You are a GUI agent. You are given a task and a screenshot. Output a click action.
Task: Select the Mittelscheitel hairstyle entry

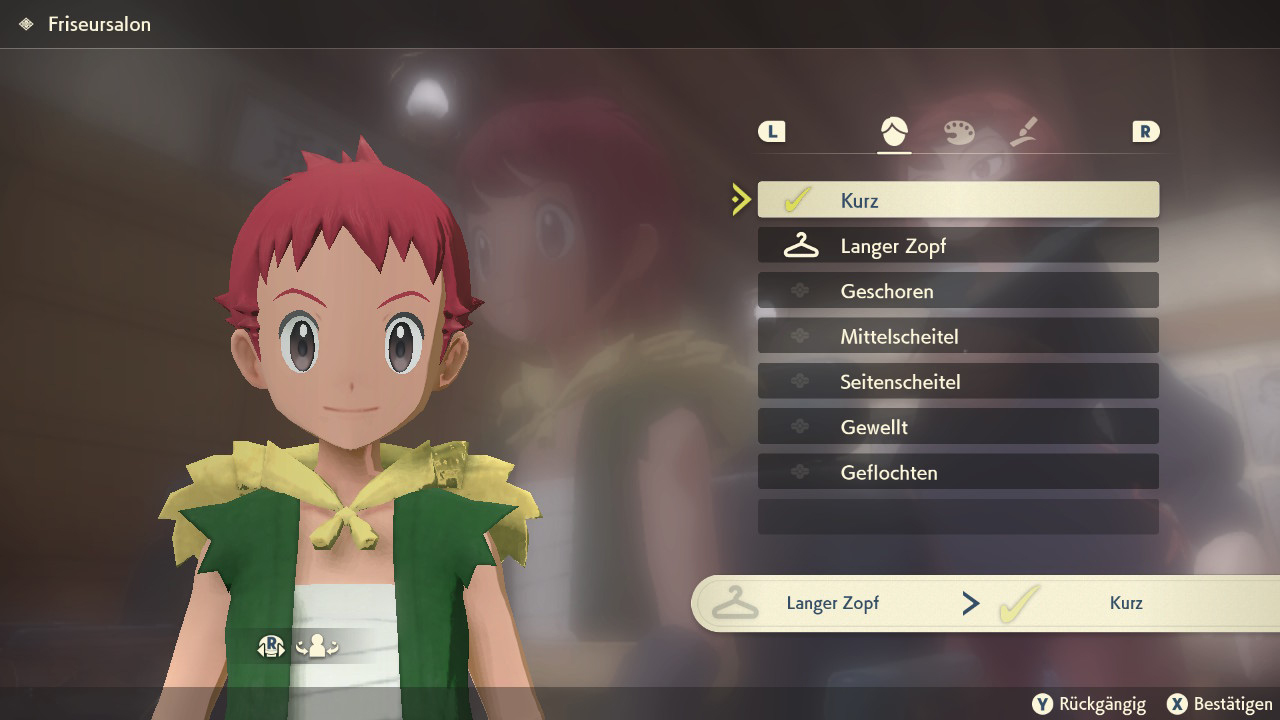pyautogui.click(x=958, y=336)
